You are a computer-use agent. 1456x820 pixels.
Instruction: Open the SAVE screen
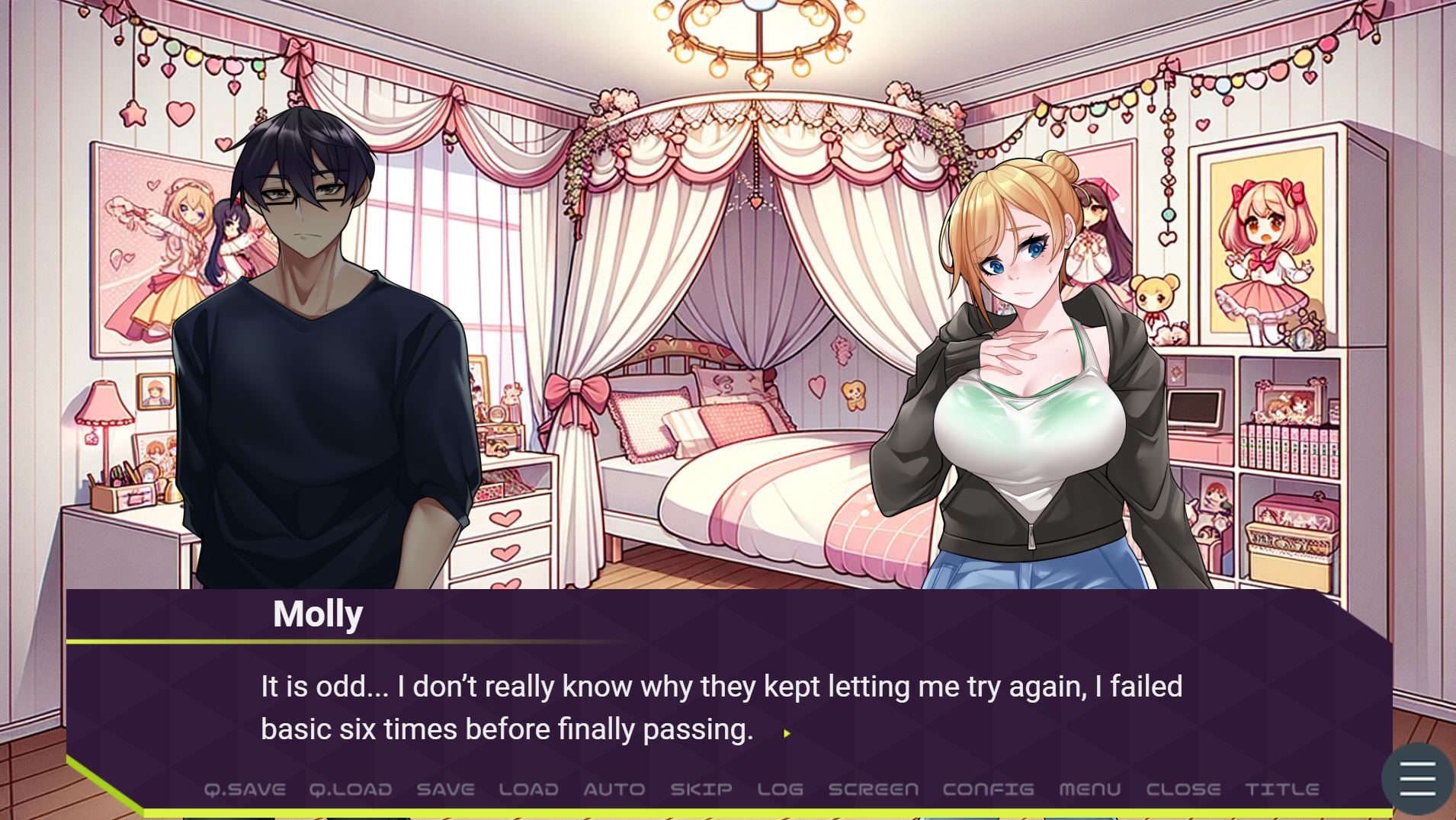445,790
